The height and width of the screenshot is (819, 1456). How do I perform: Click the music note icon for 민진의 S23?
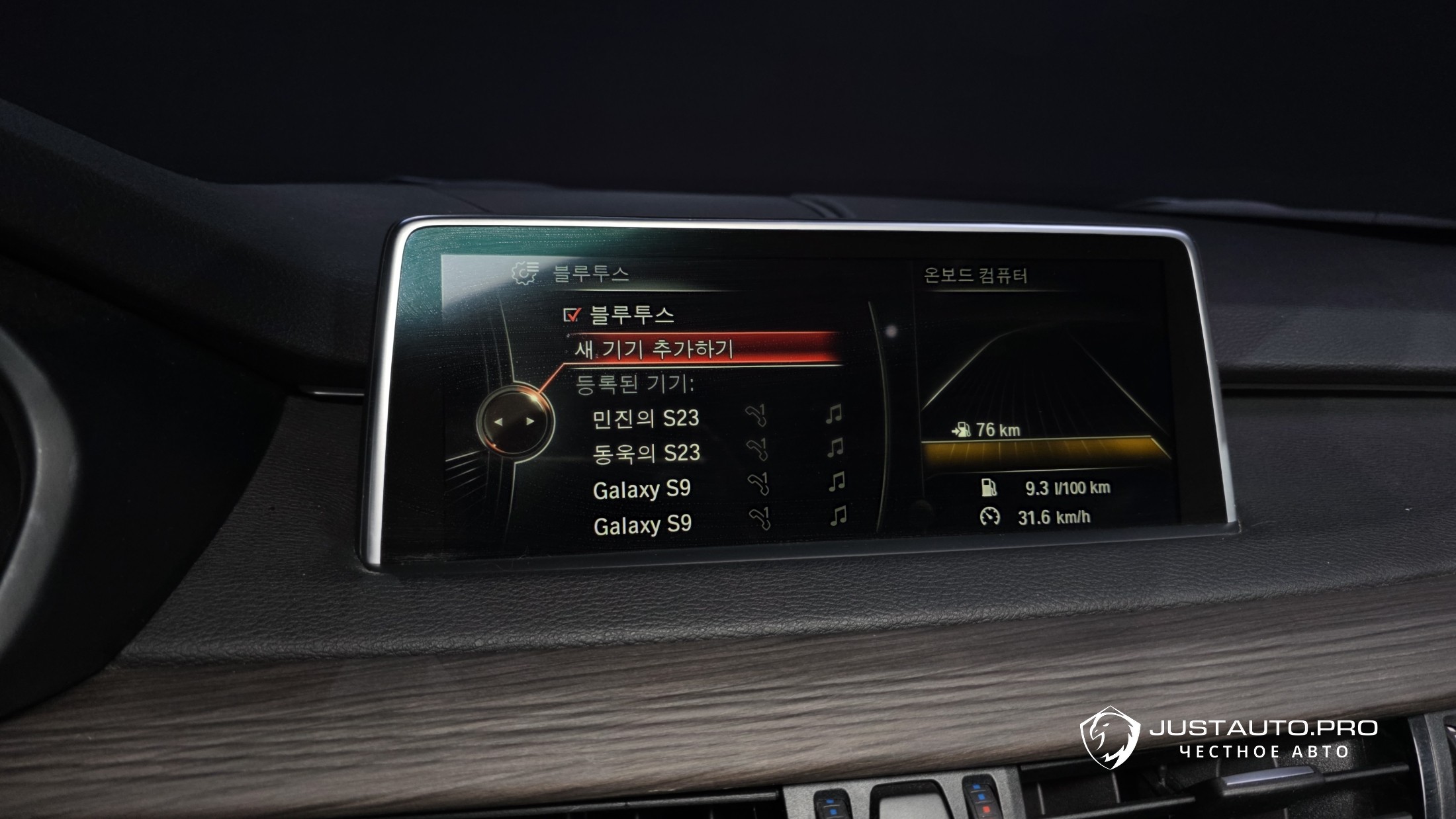(834, 415)
